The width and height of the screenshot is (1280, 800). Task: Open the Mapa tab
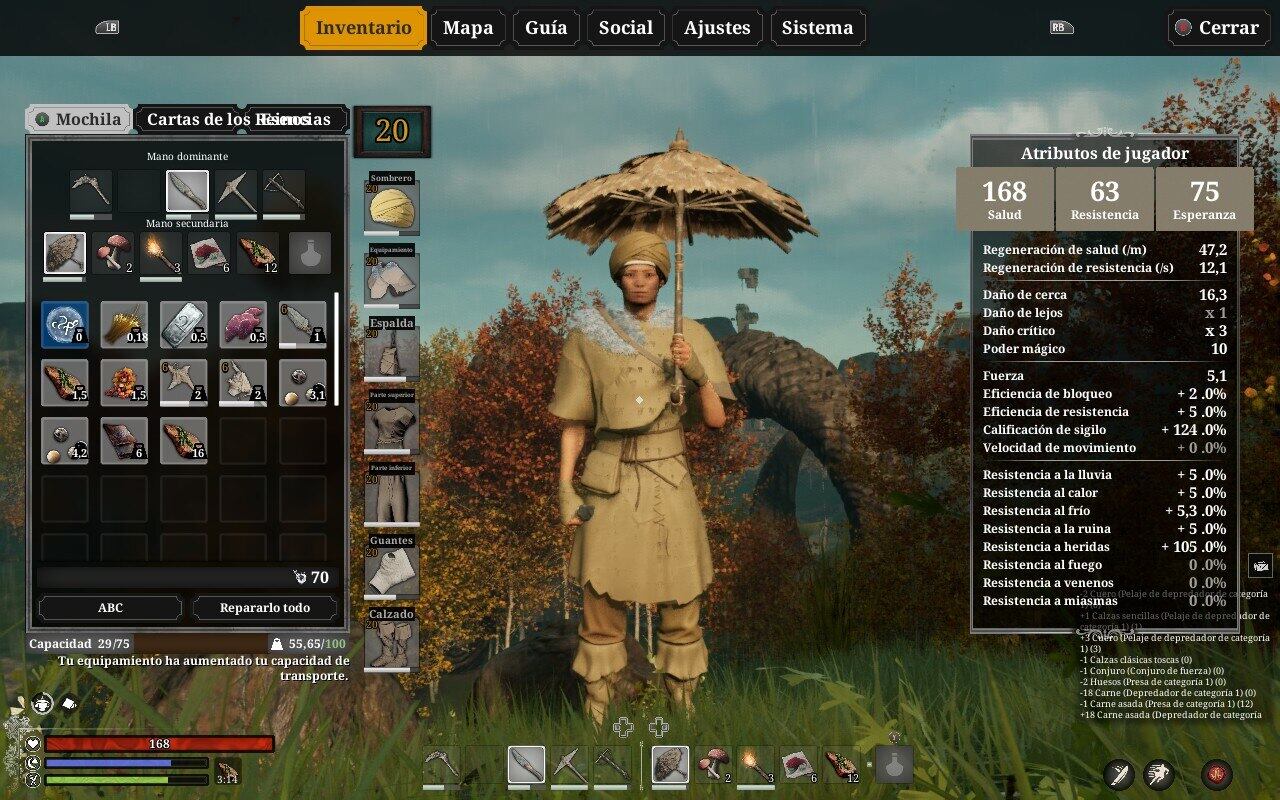pyautogui.click(x=468, y=28)
